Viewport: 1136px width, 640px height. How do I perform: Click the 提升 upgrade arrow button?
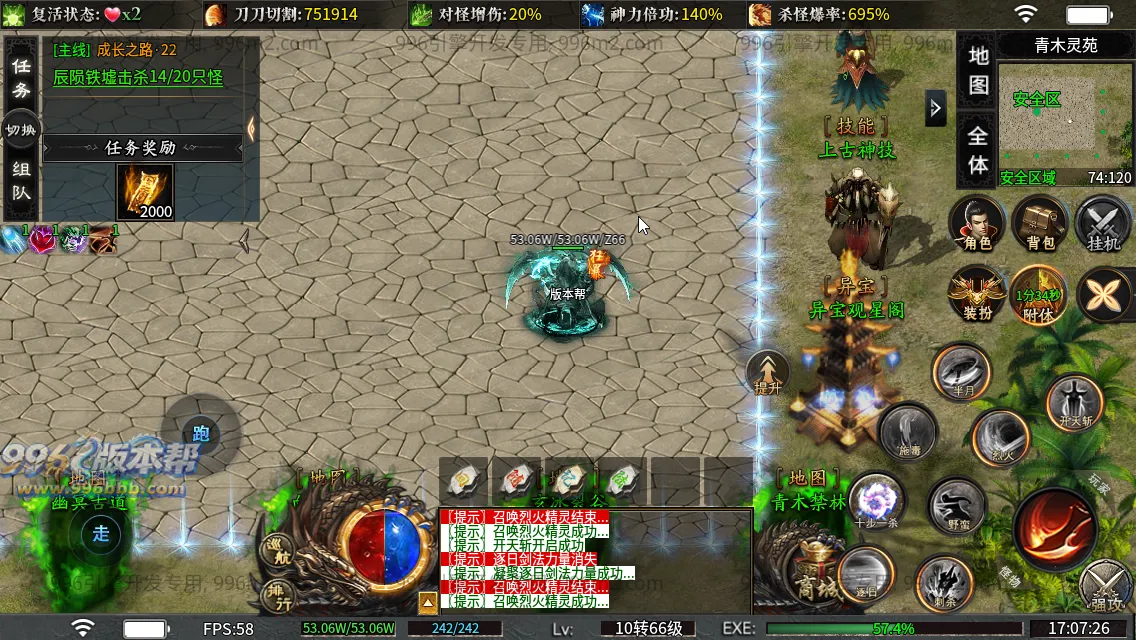point(768,372)
